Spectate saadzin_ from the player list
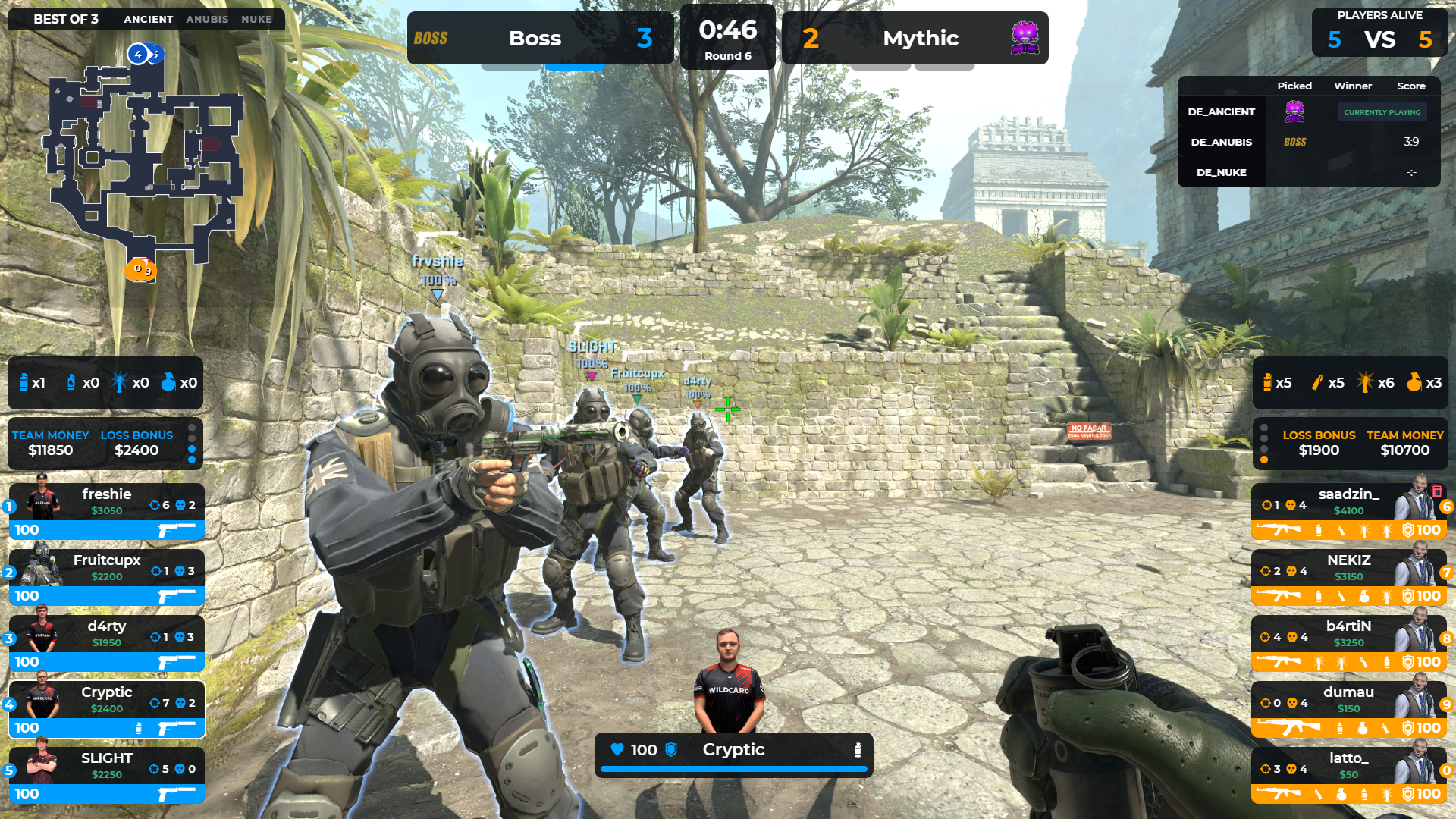Viewport: 1456px width, 819px height. click(x=1348, y=510)
